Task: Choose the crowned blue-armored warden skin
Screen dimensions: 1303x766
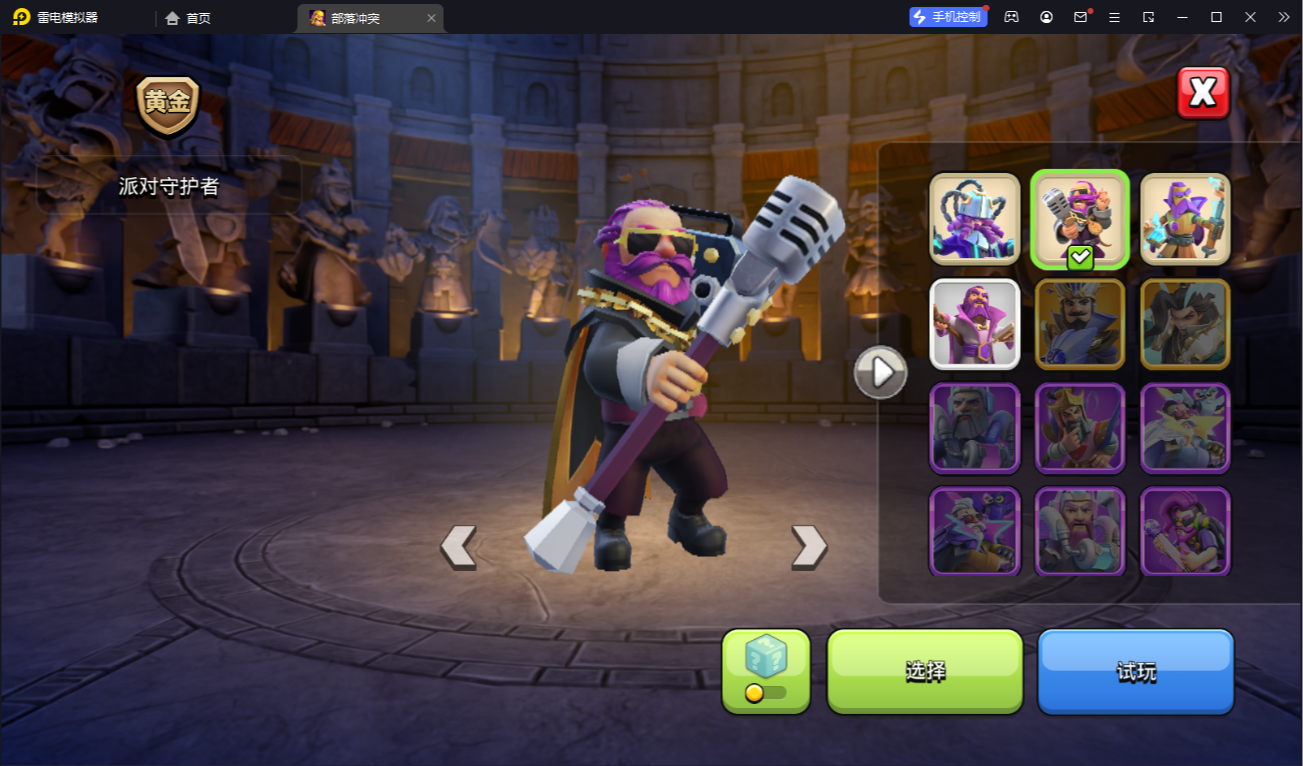Action: tap(1080, 323)
